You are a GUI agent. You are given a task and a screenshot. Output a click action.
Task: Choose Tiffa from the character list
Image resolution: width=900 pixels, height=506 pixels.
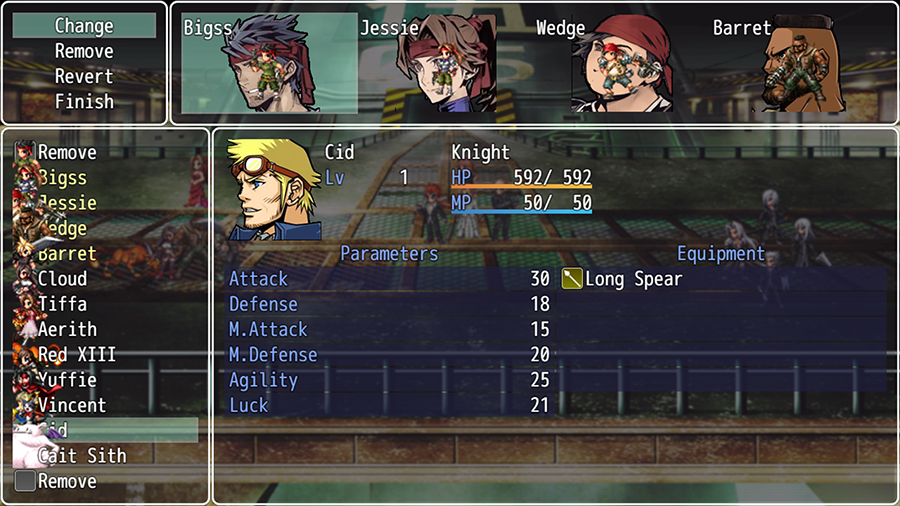[62, 304]
